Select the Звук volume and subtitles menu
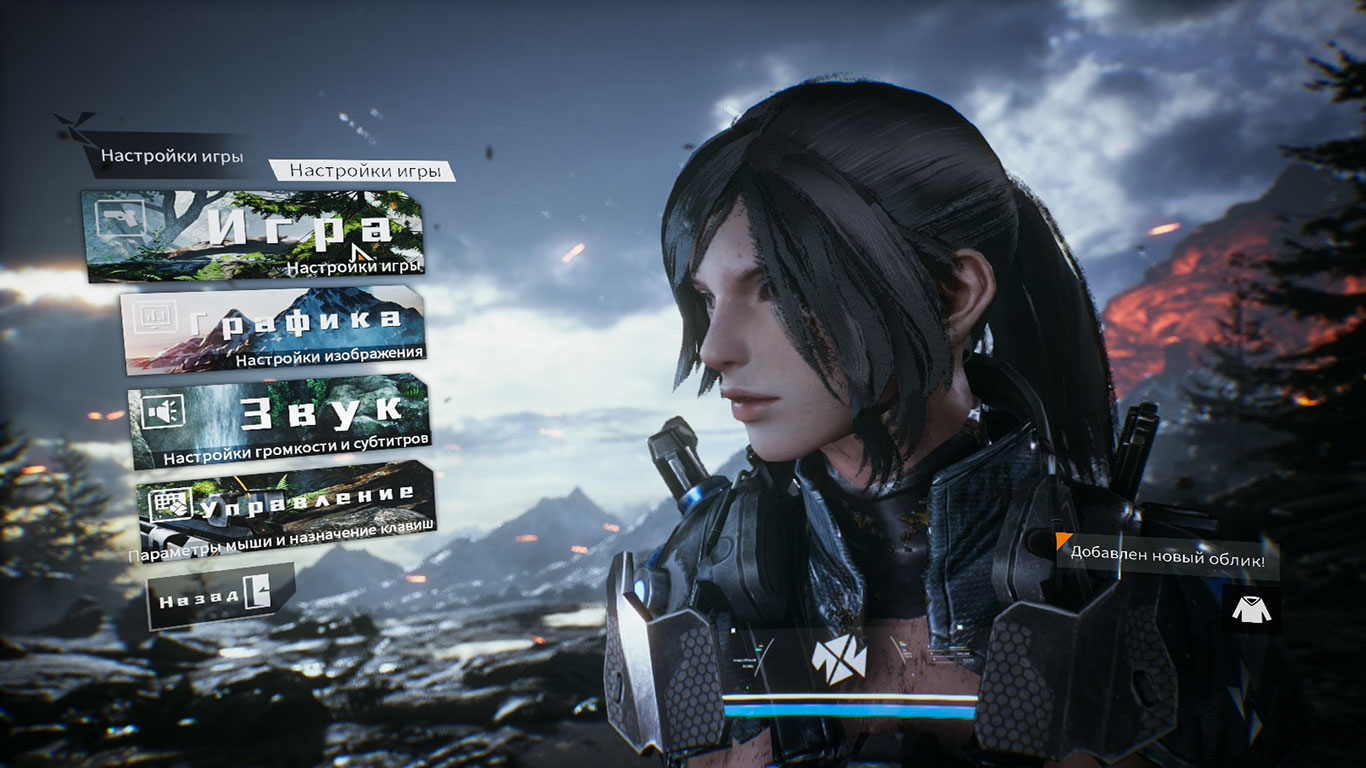Viewport: 1366px width, 768px height. [x=280, y=421]
